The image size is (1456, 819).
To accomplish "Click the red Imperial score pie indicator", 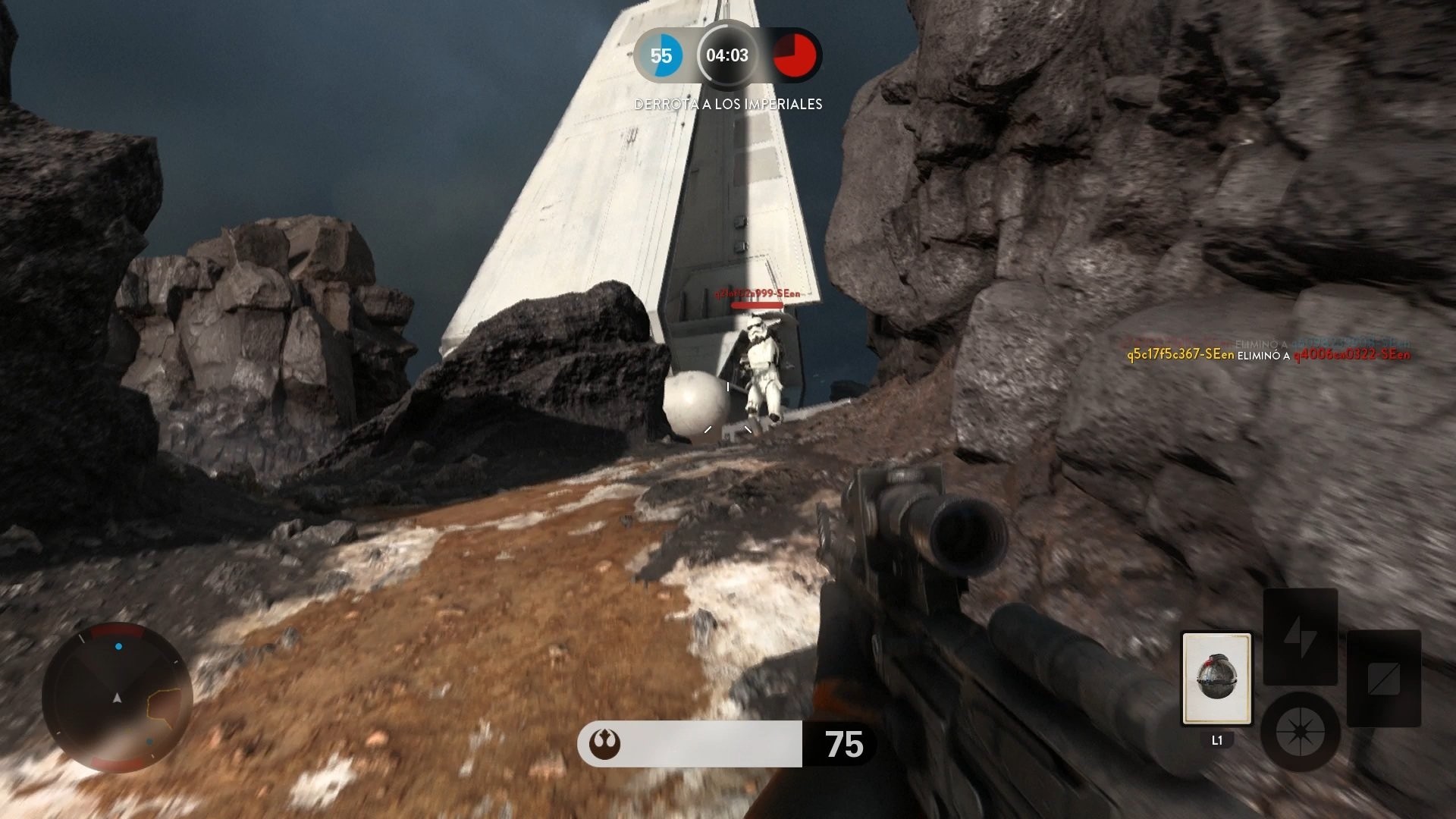I will click(x=795, y=55).
